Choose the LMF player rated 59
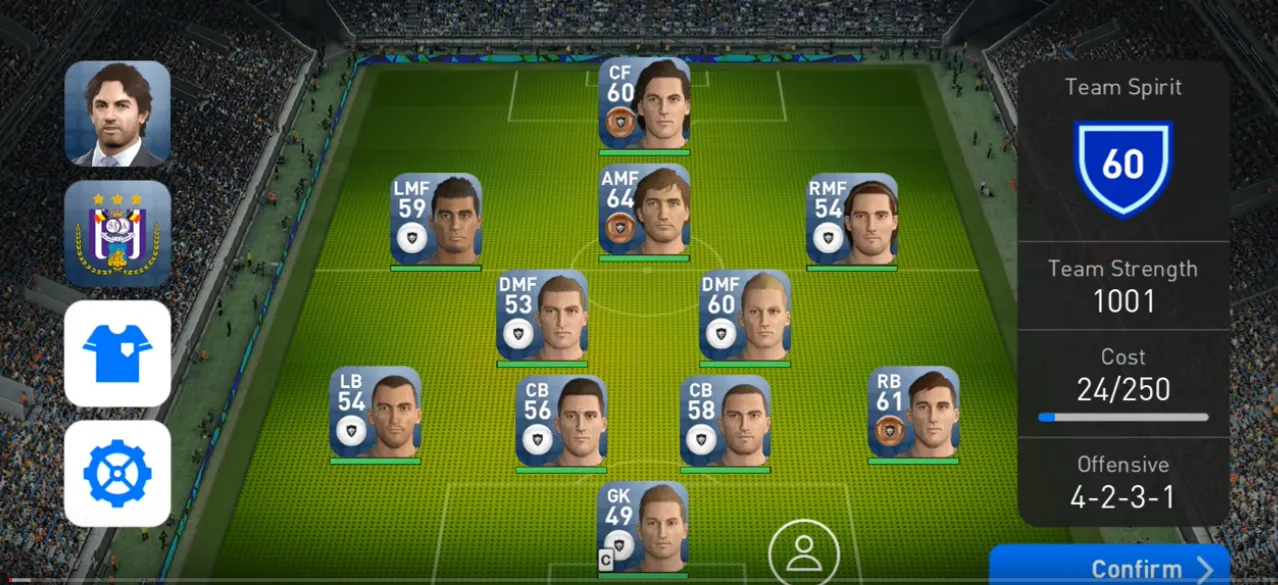 tap(436, 219)
